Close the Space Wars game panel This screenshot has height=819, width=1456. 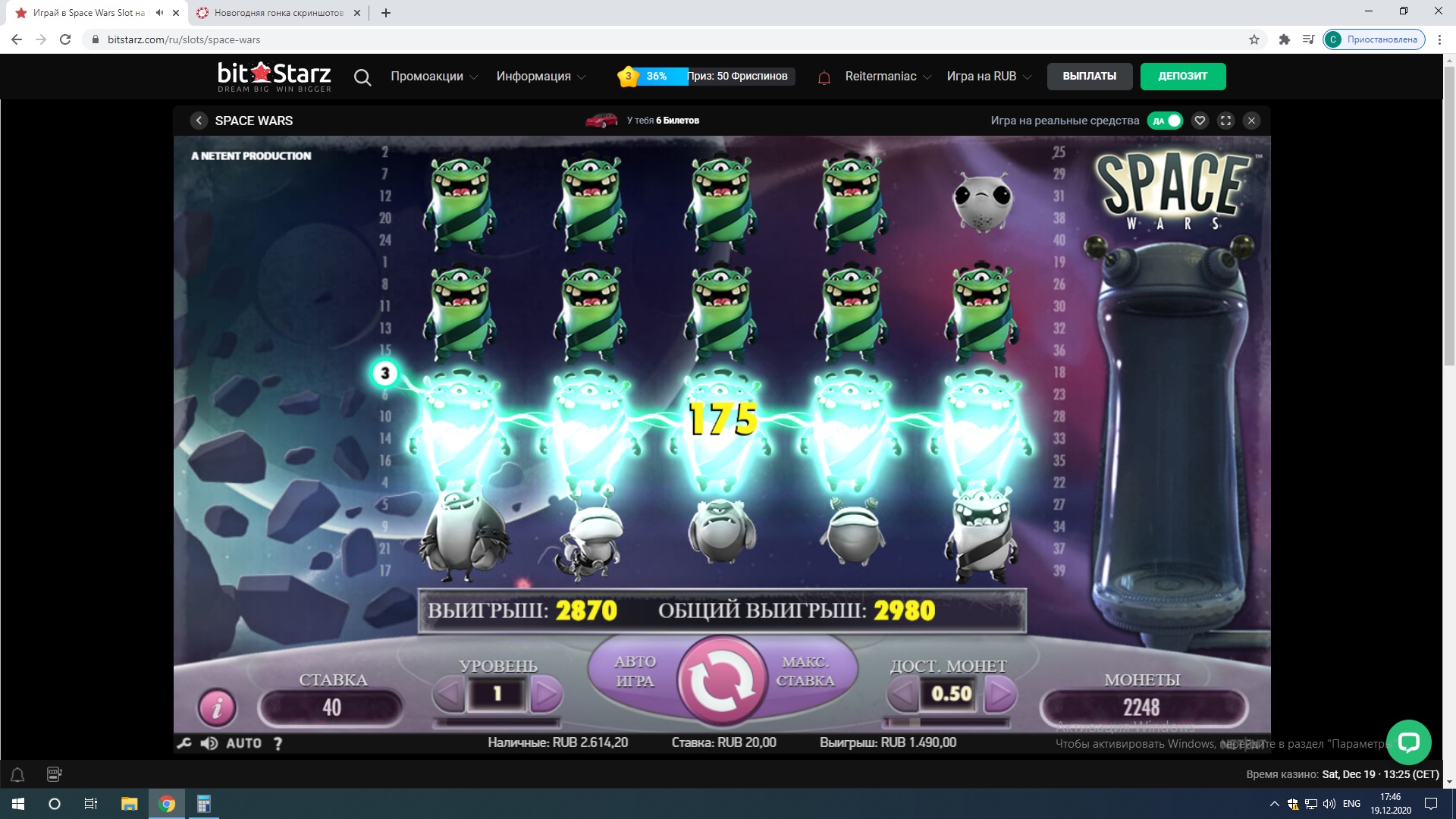tap(1251, 121)
